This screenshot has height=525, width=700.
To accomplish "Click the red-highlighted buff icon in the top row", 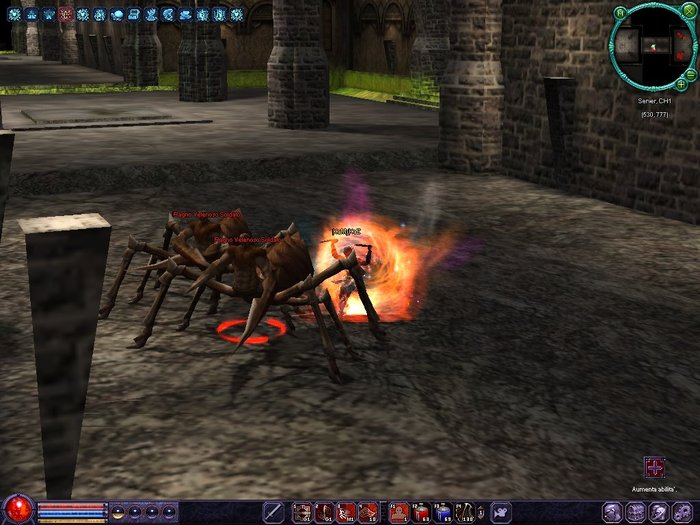I will point(66,15).
